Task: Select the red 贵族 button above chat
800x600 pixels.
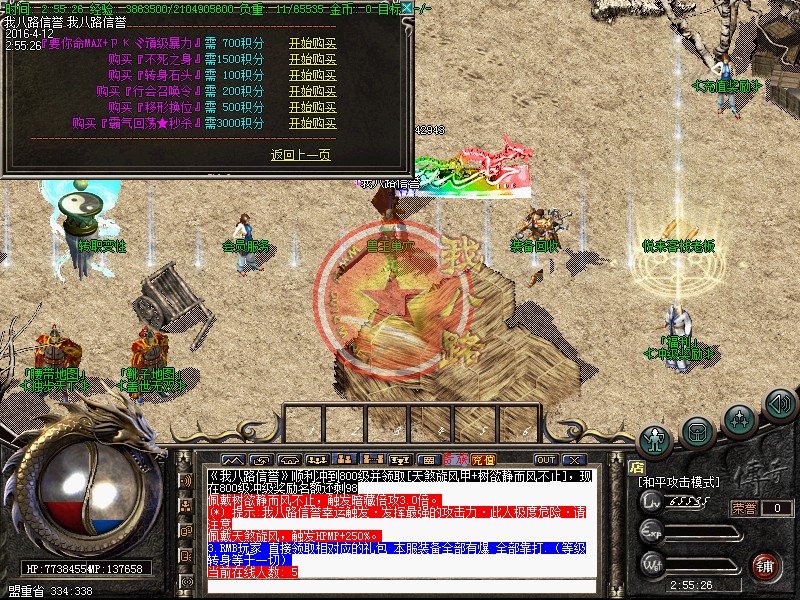Action: (x=458, y=460)
